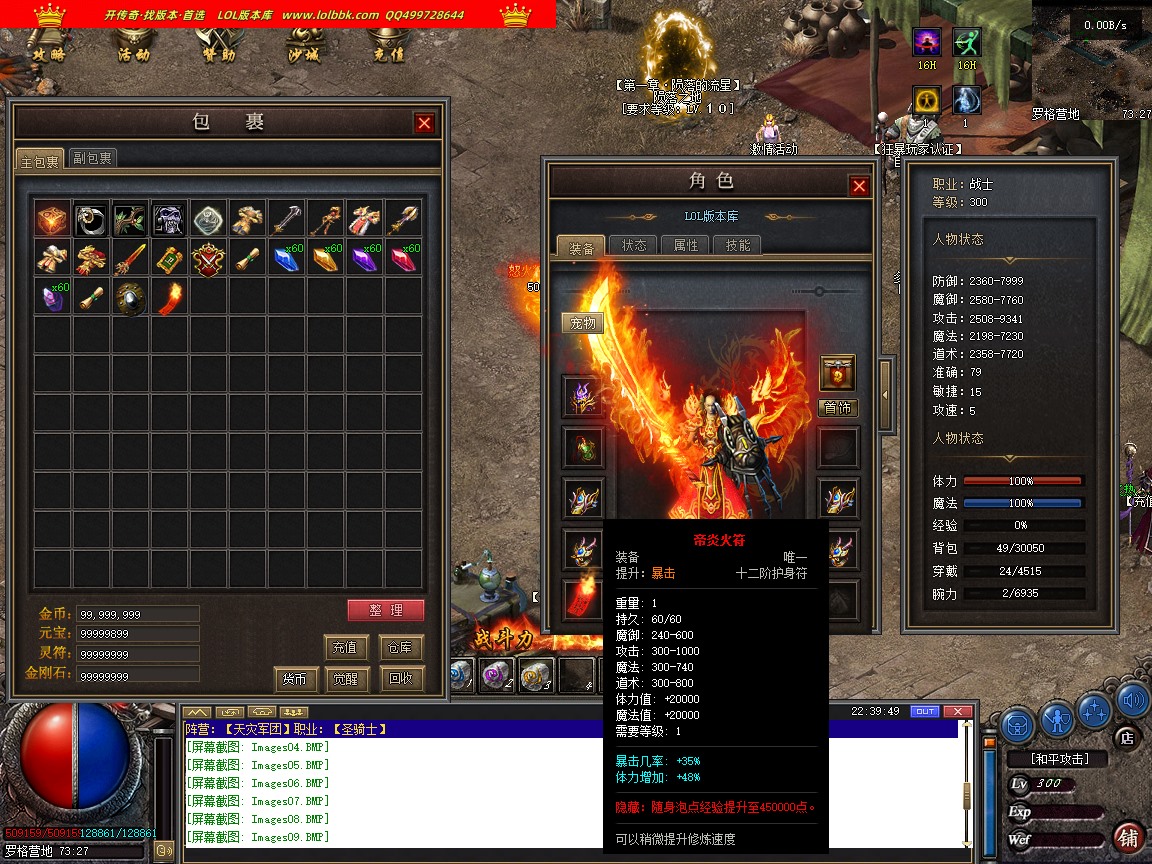Select the round shield item in bag
This screenshot has height=864, width=1152.
[x=130, y=297]
